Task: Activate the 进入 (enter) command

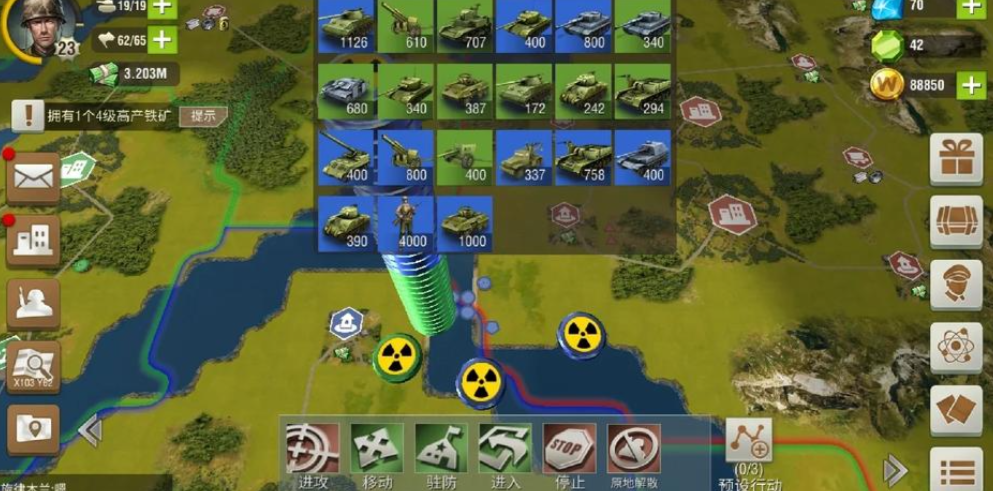Action: click(505, 449)
